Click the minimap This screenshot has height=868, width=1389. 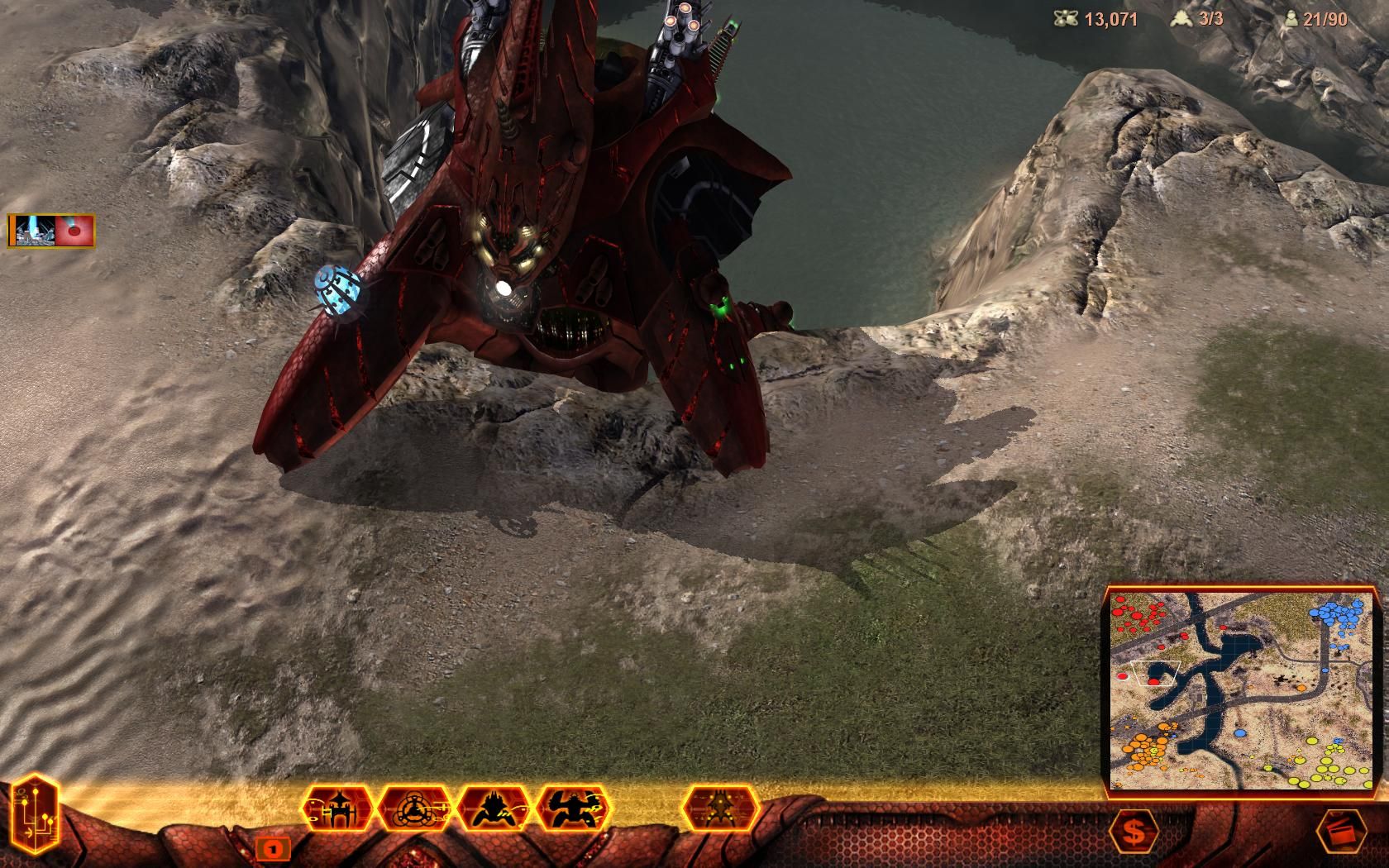click(1243, 690)
